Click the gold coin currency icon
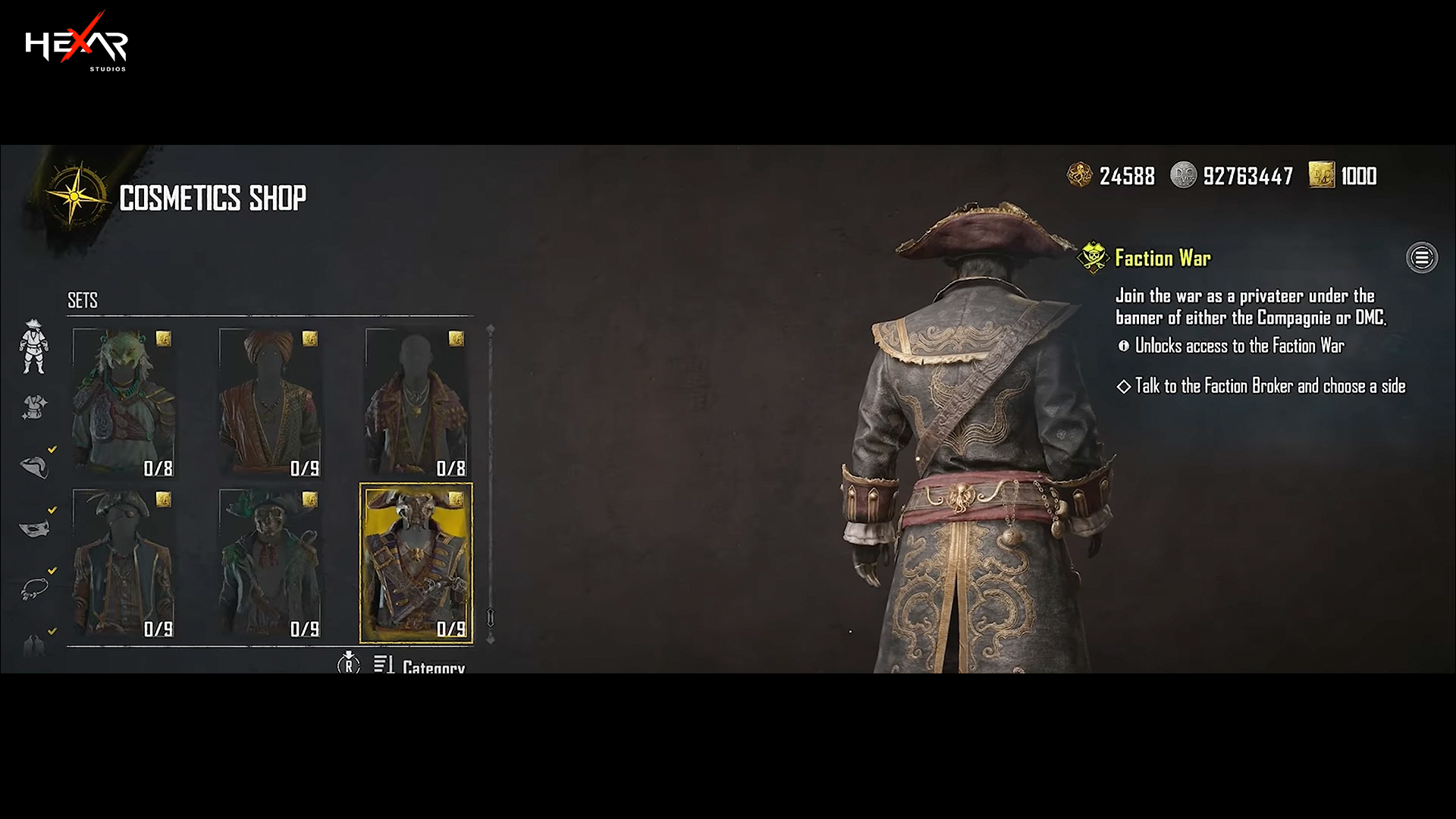 coord(1321,175)
